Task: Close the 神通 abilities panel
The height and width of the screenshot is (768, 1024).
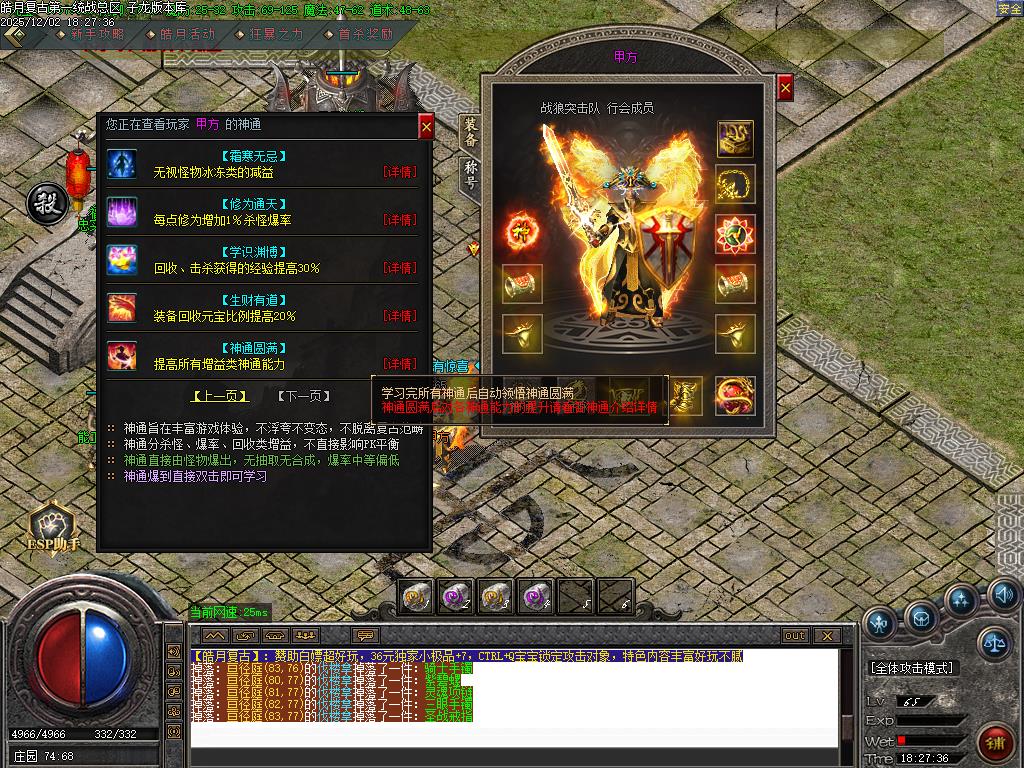Action: tap(426, 127)
